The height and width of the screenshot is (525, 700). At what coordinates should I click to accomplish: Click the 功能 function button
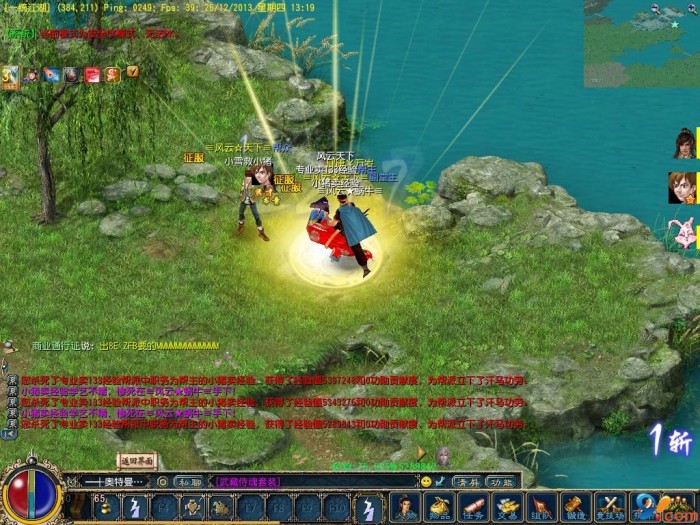pyautogui.click(x=500, y=481)
